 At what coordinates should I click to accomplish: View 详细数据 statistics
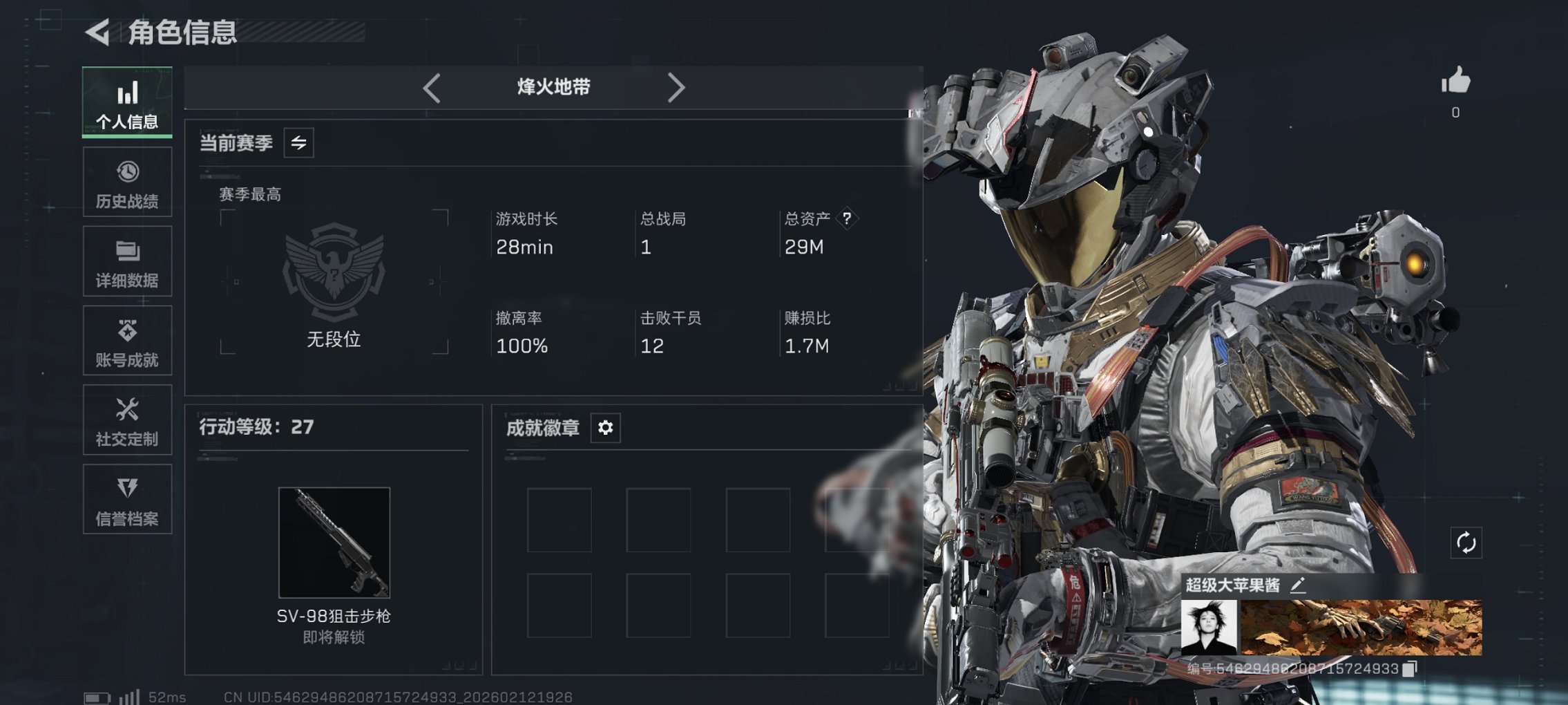(x=127, y=261)
